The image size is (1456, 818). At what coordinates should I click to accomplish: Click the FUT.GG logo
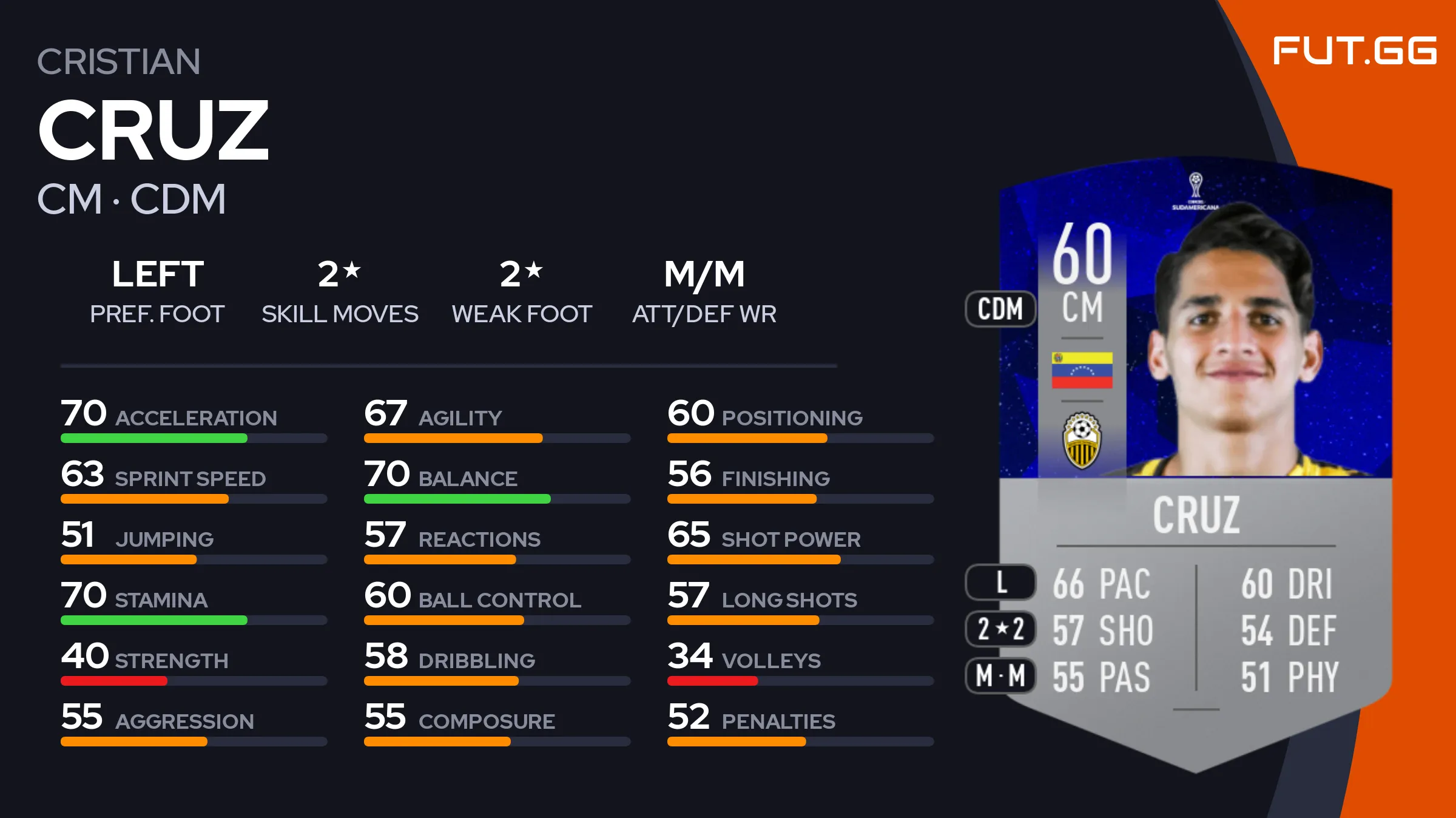(x=1354, y=50)
